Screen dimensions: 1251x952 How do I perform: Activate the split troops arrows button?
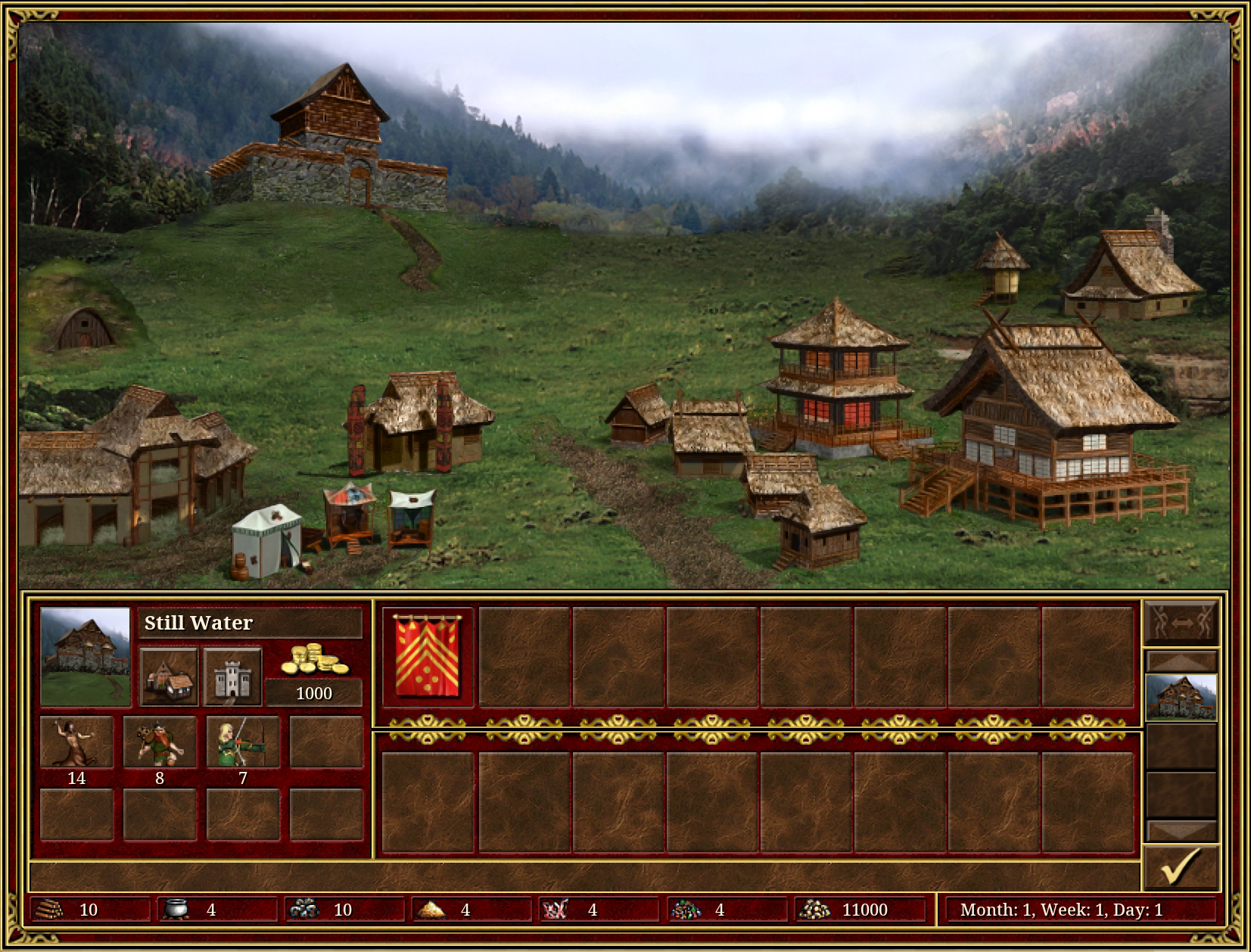[x=1181, y=622]
